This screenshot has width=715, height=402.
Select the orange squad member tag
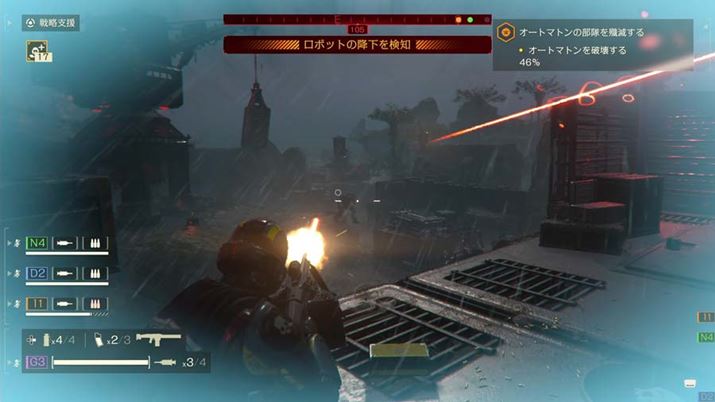[38, 302]
